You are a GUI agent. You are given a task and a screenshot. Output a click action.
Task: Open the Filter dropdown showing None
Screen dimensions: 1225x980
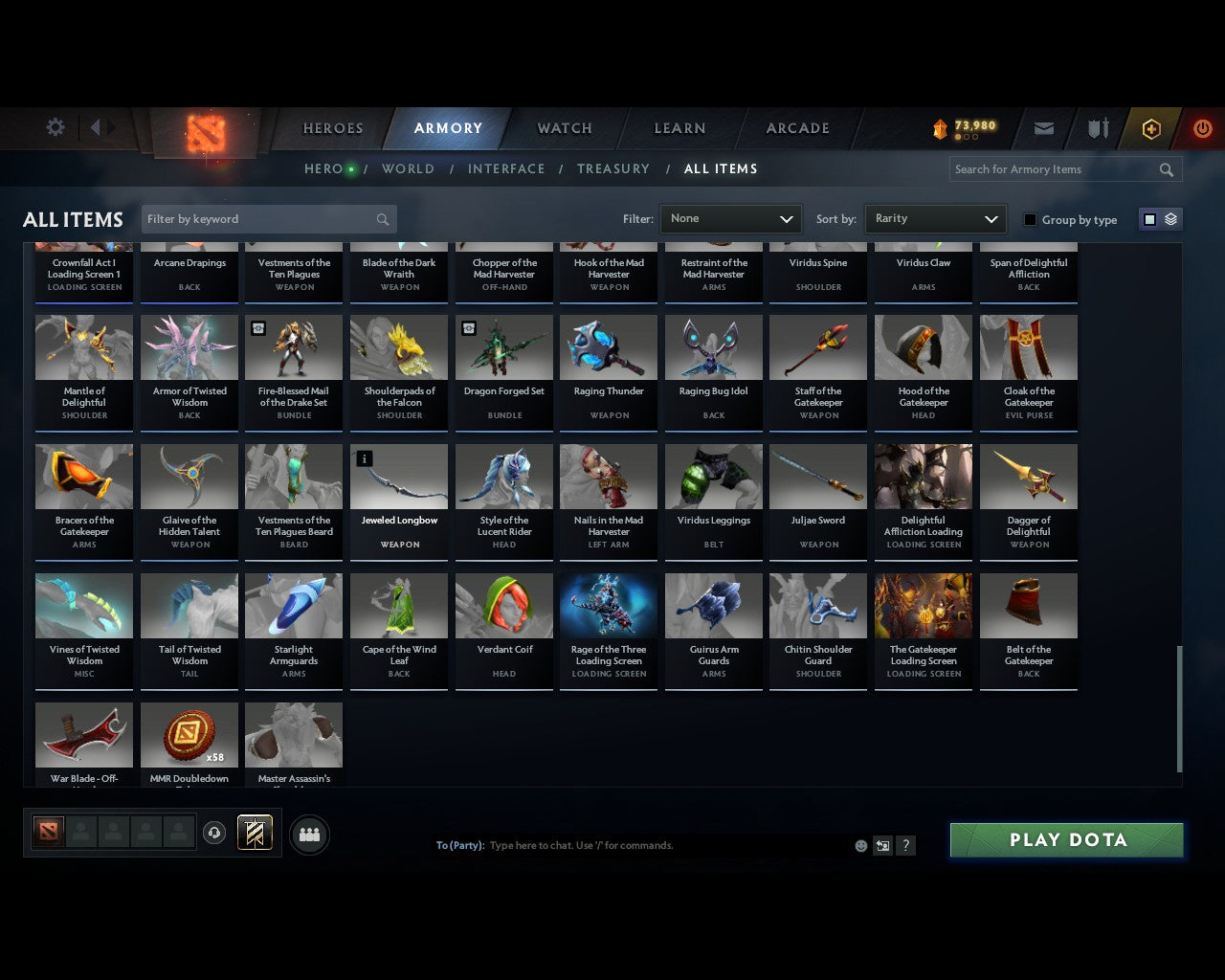click(x=730, y=218)
